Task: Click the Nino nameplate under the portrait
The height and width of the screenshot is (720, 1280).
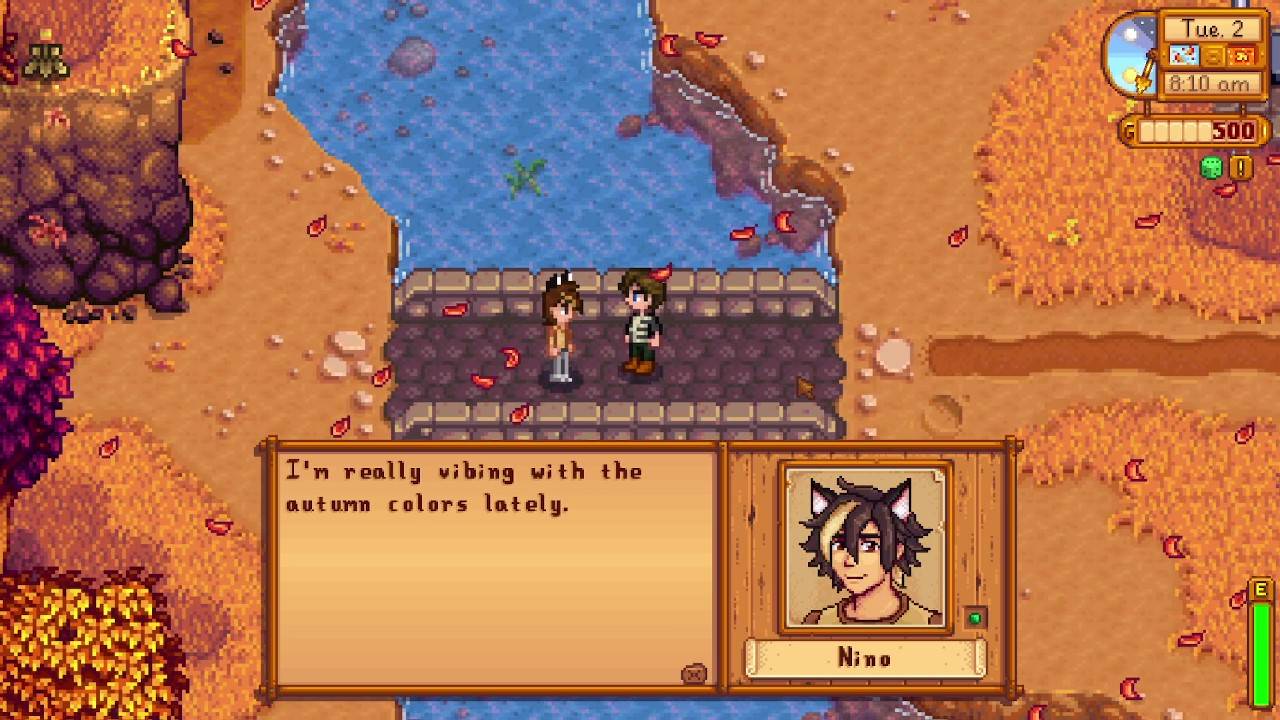Action: 864,658
